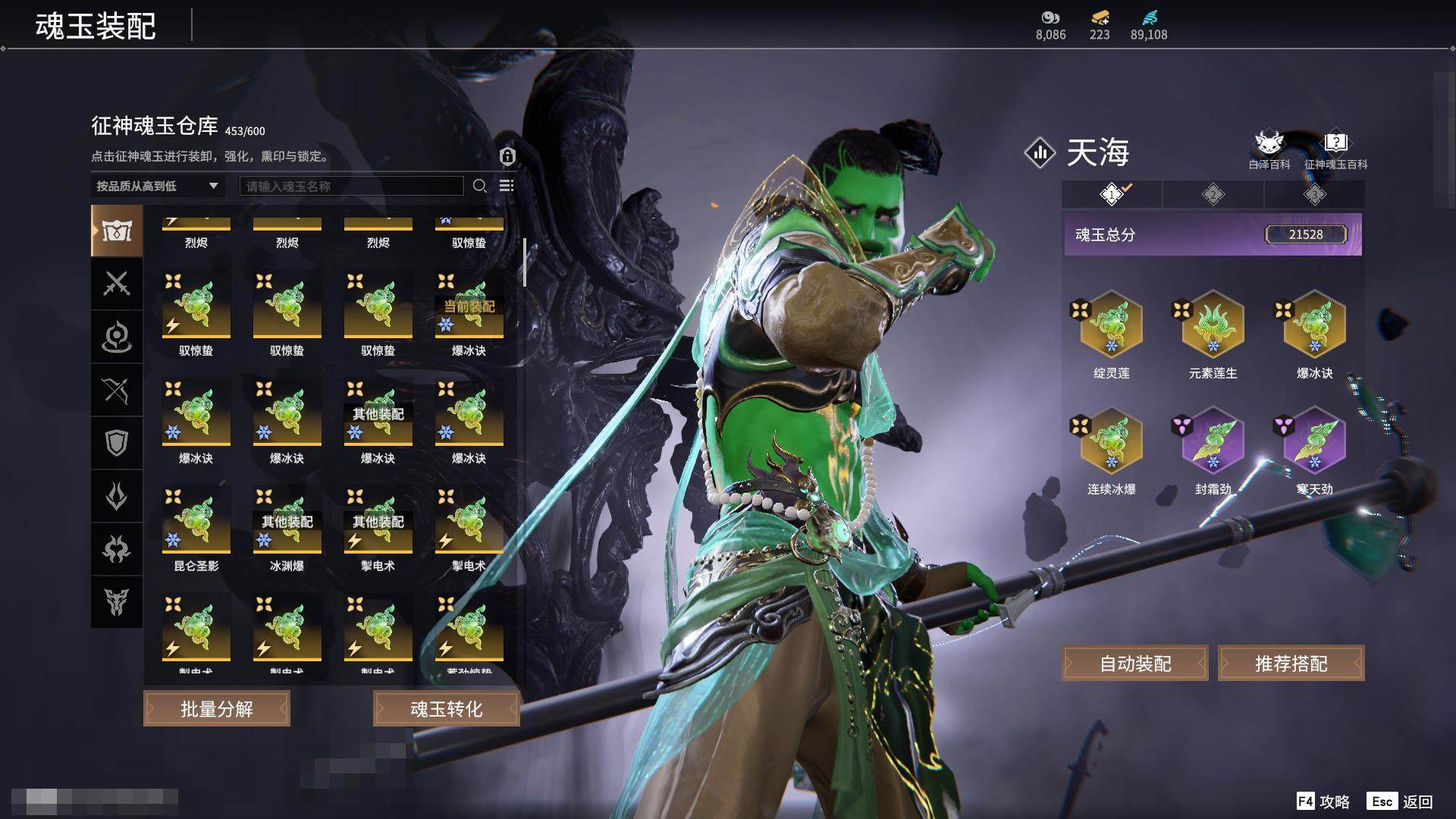Toggle the warehouse lock icon
1456x819 pixels.
coord(507,156)
